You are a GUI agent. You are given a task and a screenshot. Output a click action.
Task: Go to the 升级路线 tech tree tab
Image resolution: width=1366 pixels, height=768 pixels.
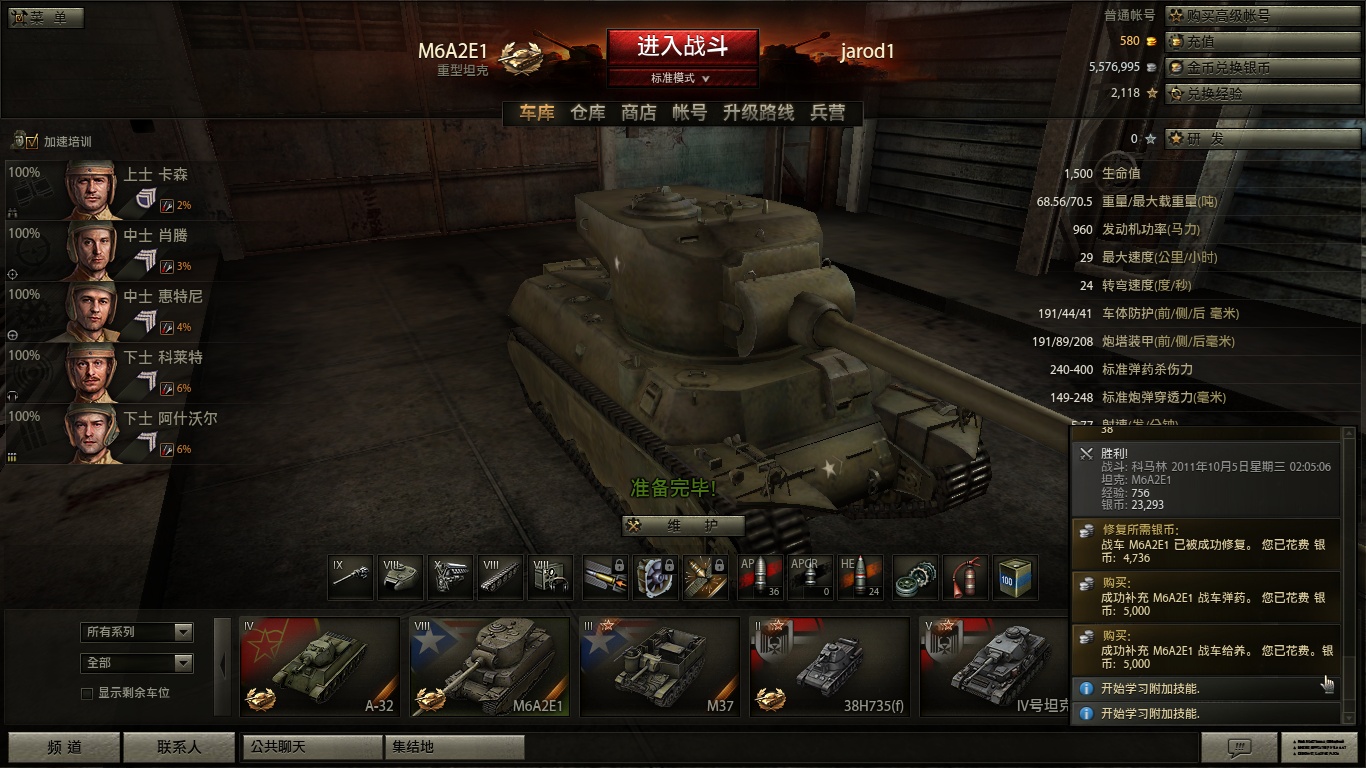[758, 113]
